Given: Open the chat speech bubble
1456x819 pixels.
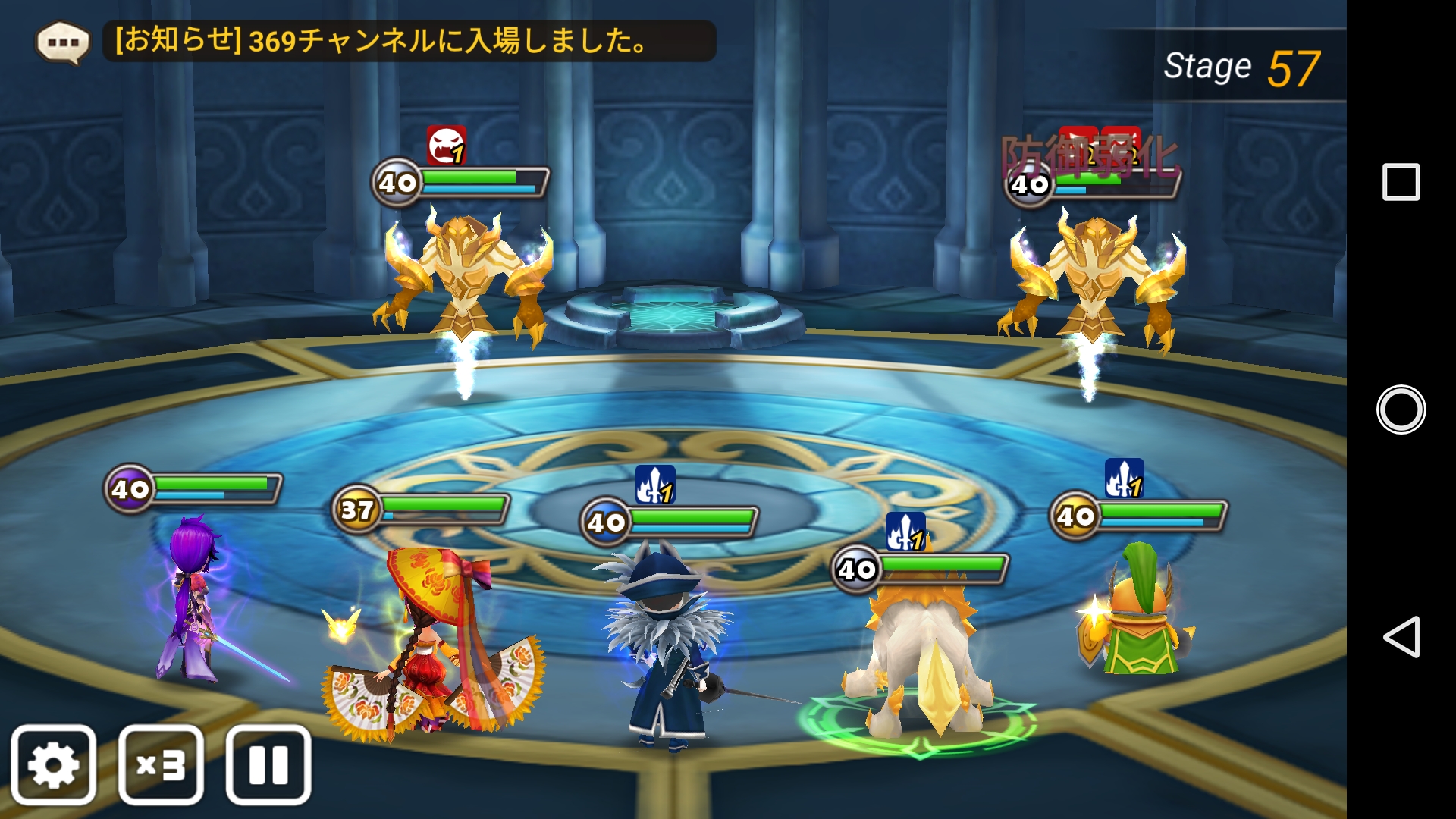Looking at the screenshot, I should (63, 42).
